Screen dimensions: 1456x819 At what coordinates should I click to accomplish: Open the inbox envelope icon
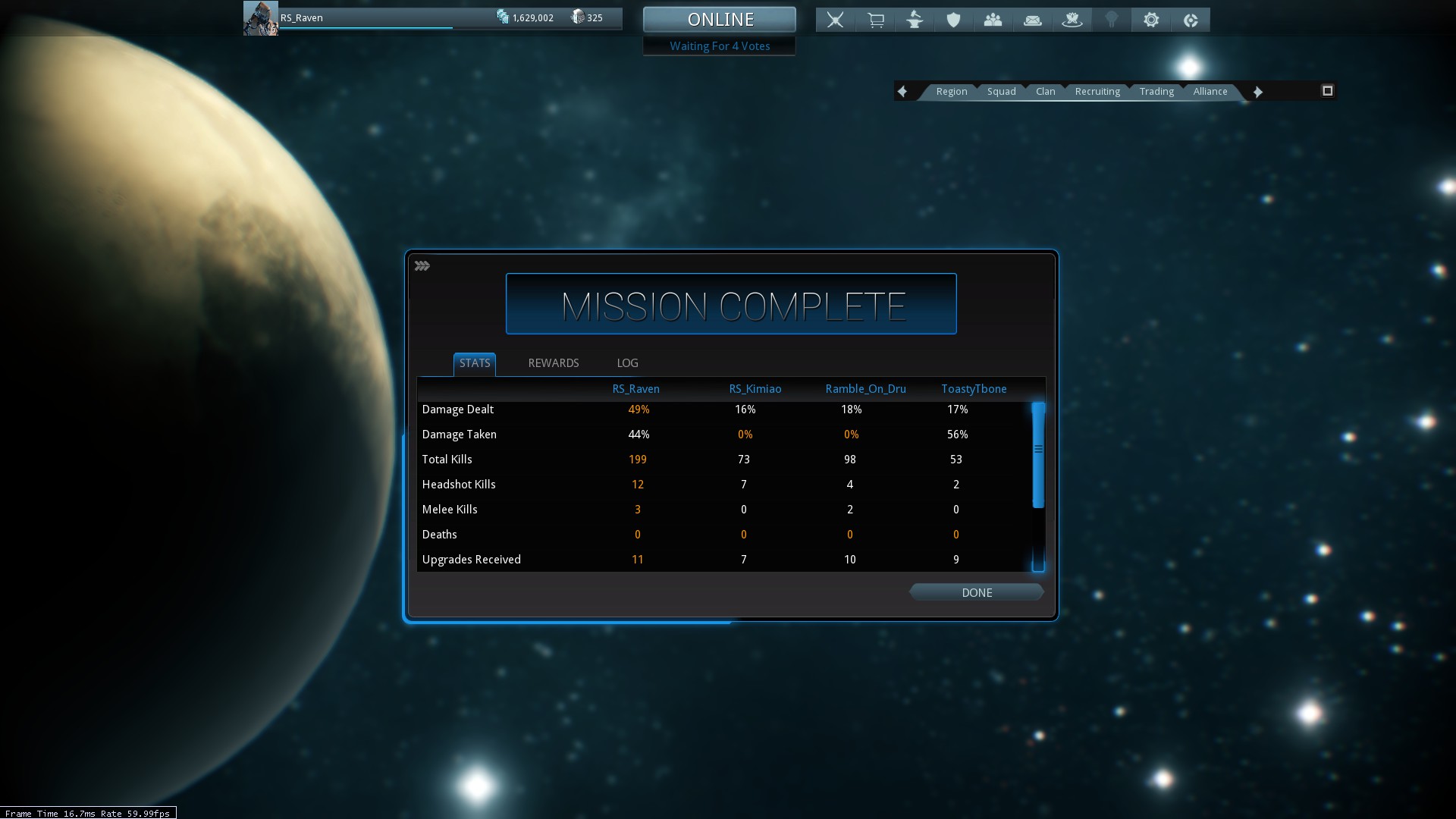[1033, 20]
